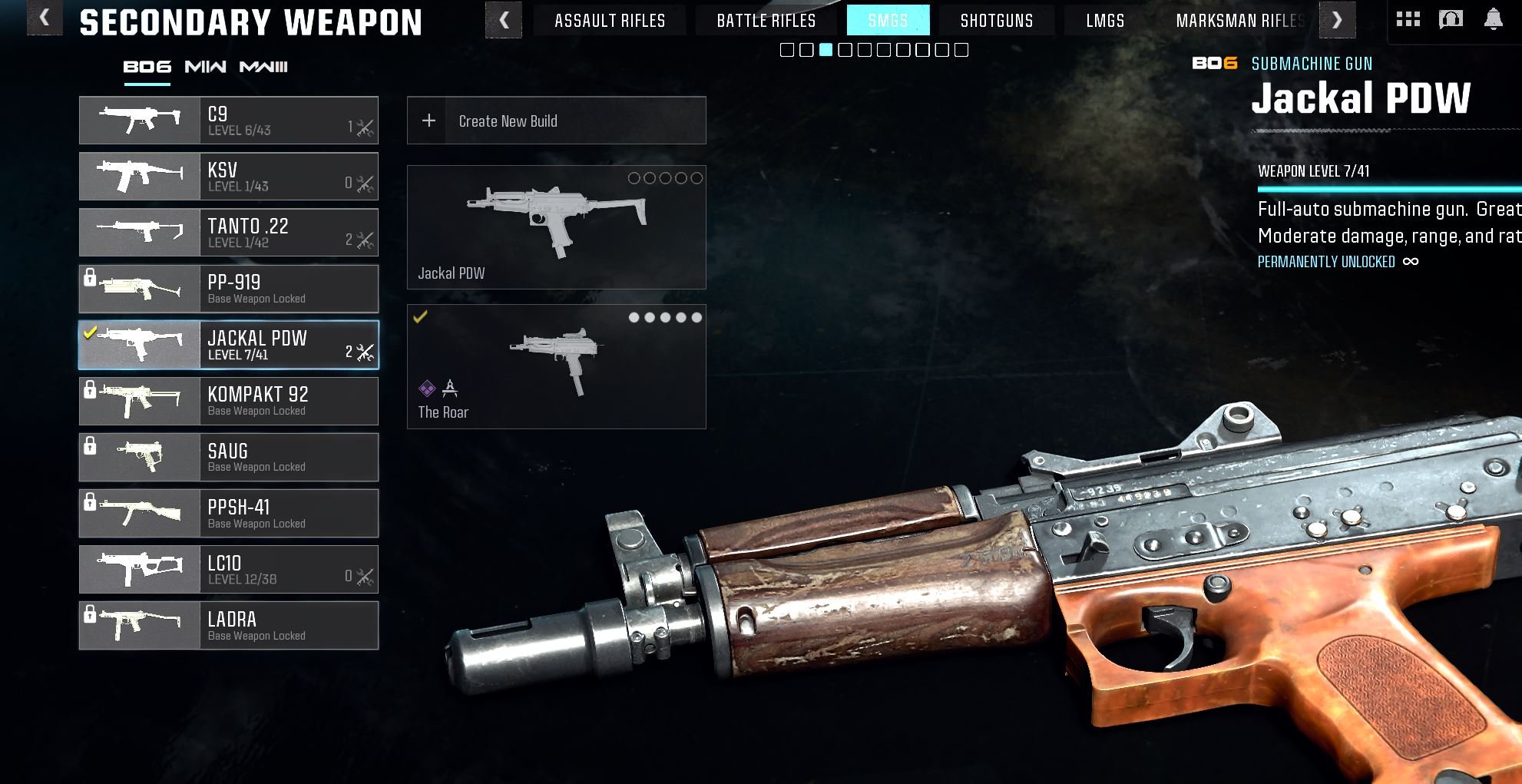The height and width of the screenshot is (784, 1522).
Task: Open the Battle Rifles category
Action: point(766,21)
